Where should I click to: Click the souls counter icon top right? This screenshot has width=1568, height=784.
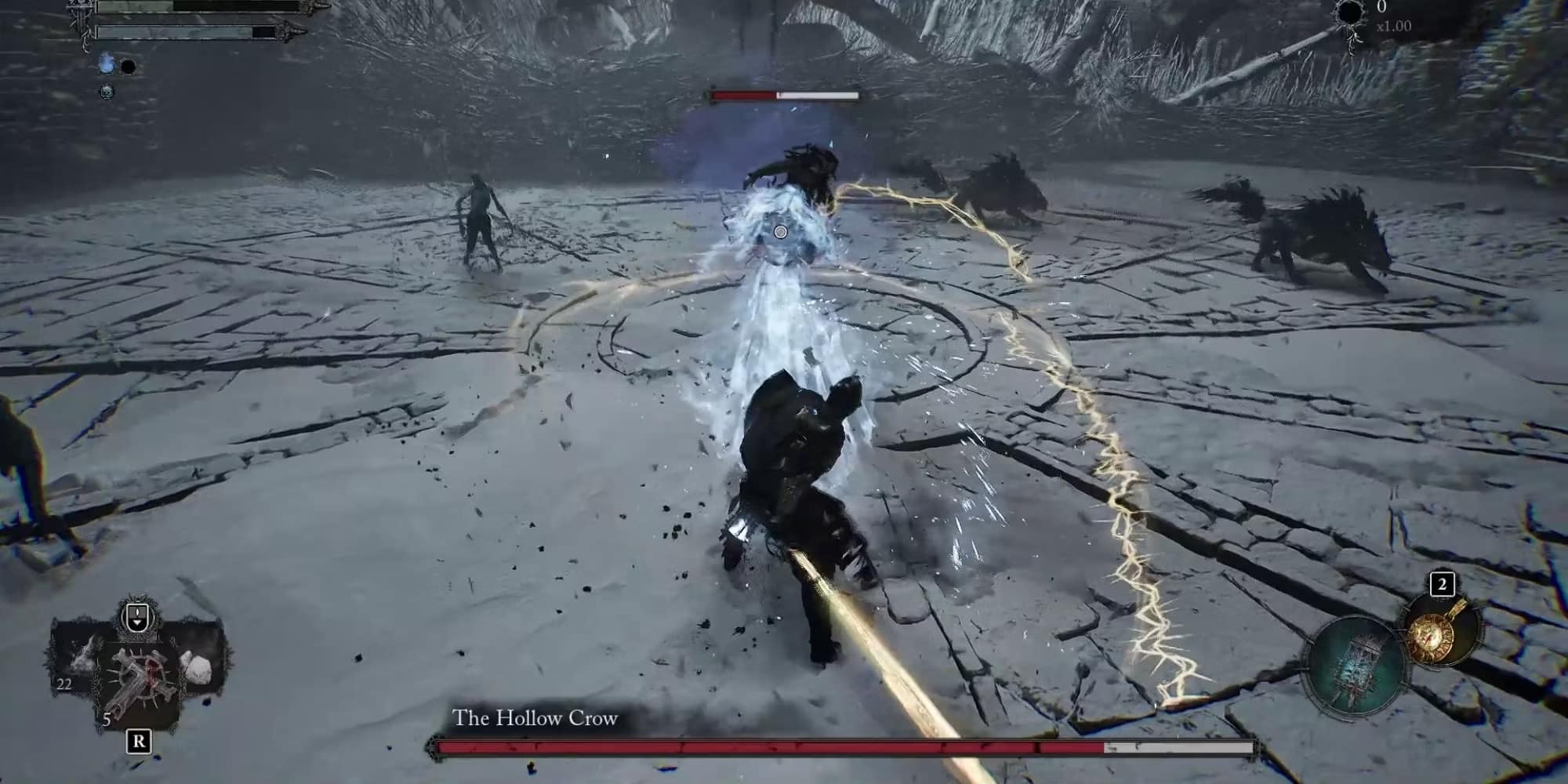[1350, 13]
